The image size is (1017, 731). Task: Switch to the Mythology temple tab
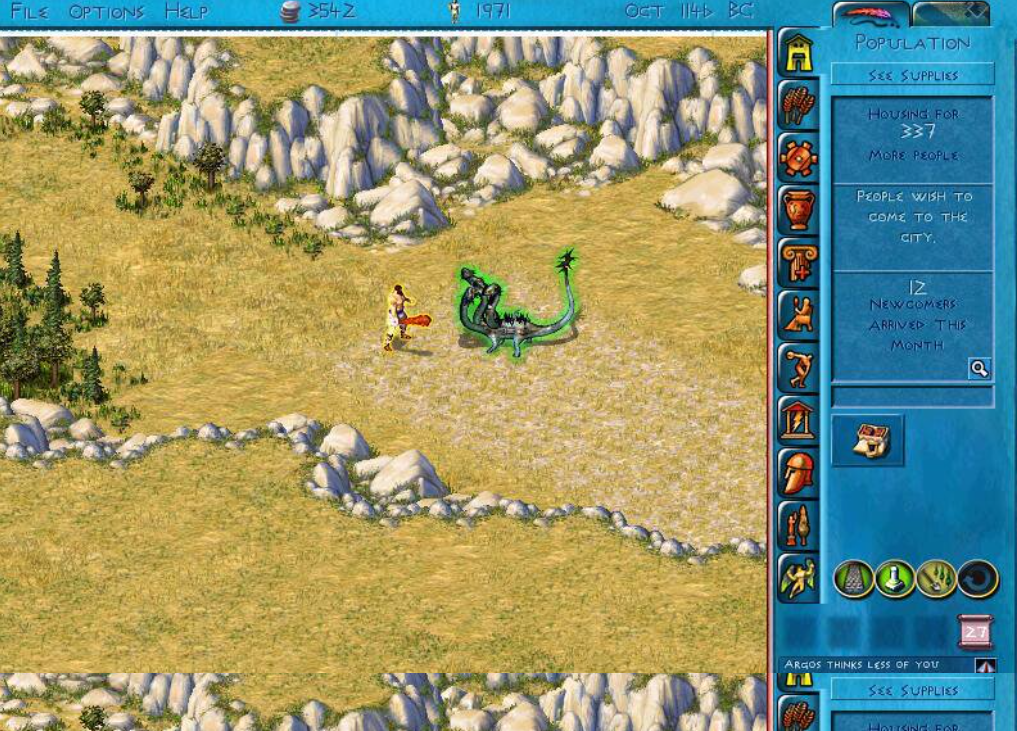(798, 420)
